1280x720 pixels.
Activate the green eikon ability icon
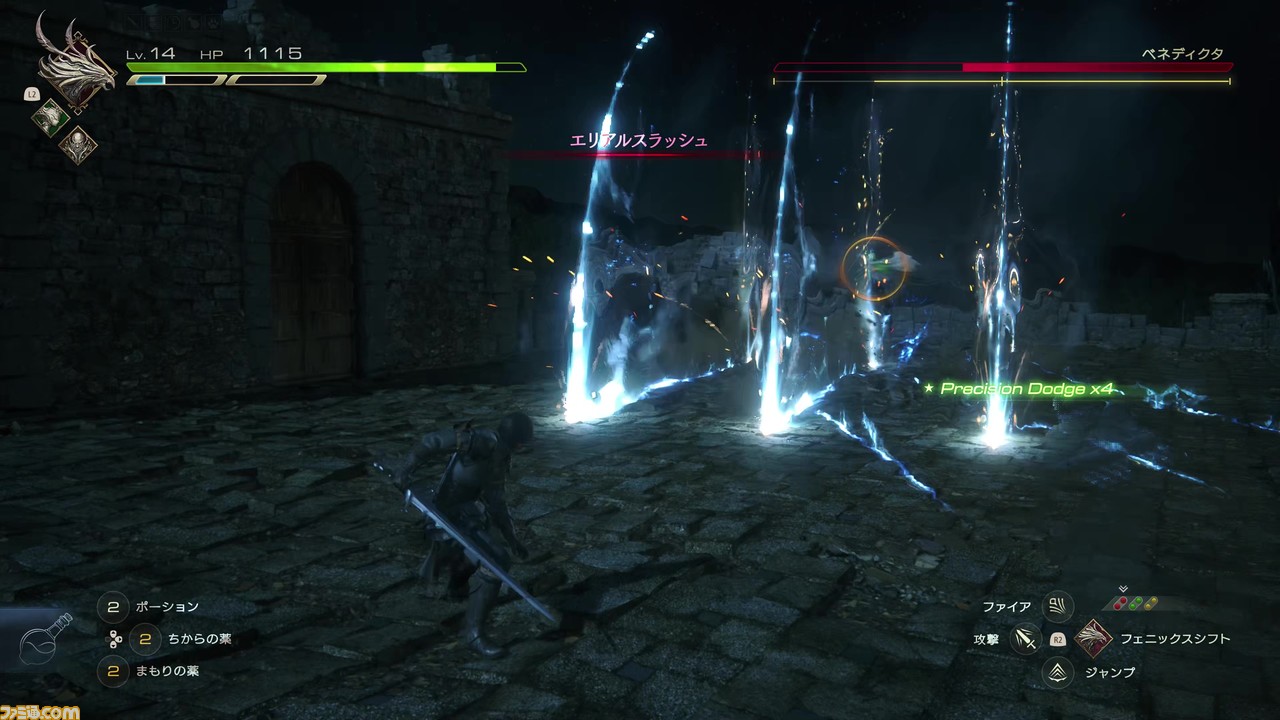pyautogui.click(x=50, y=117)
